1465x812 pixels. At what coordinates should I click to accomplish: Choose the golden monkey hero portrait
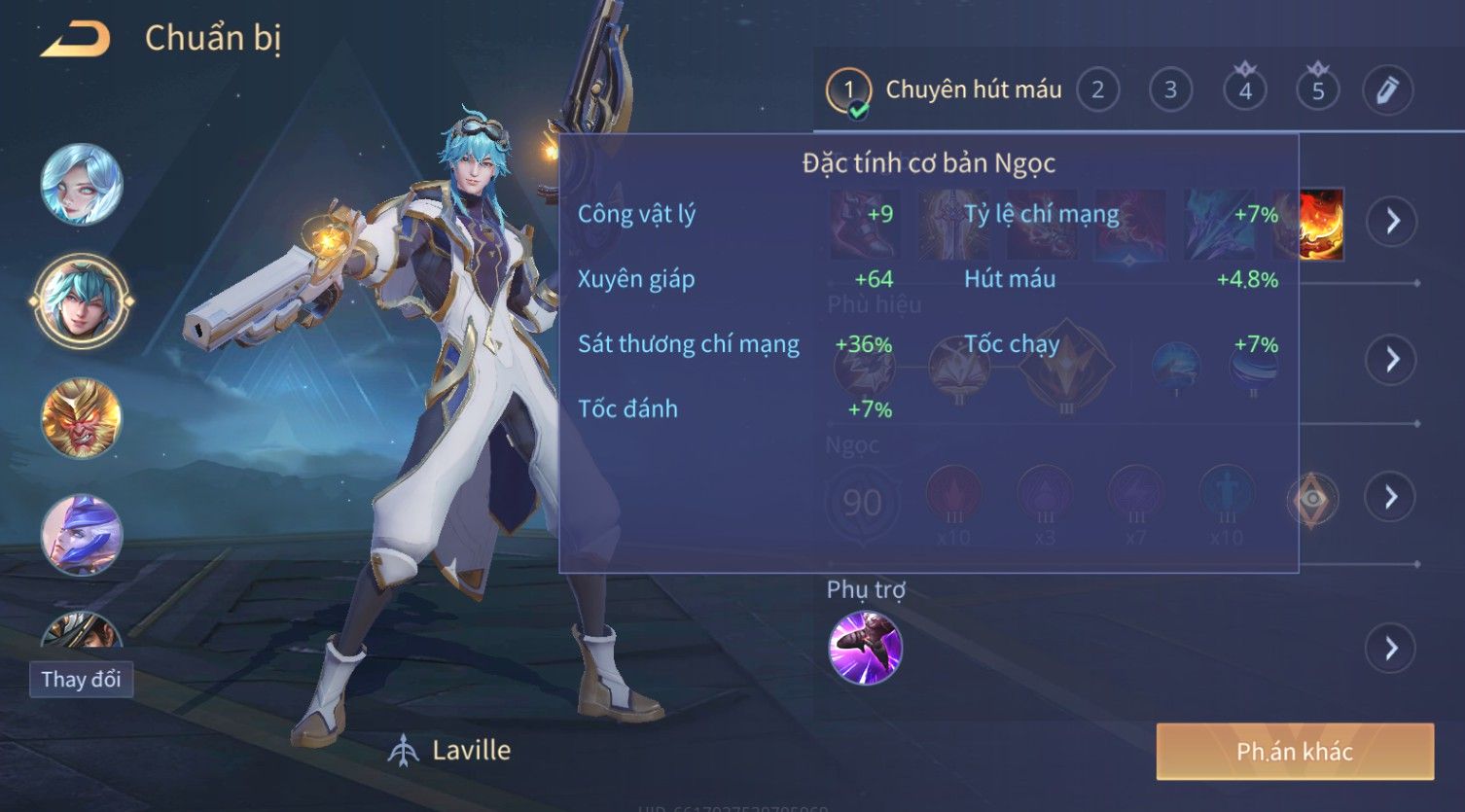82,418
